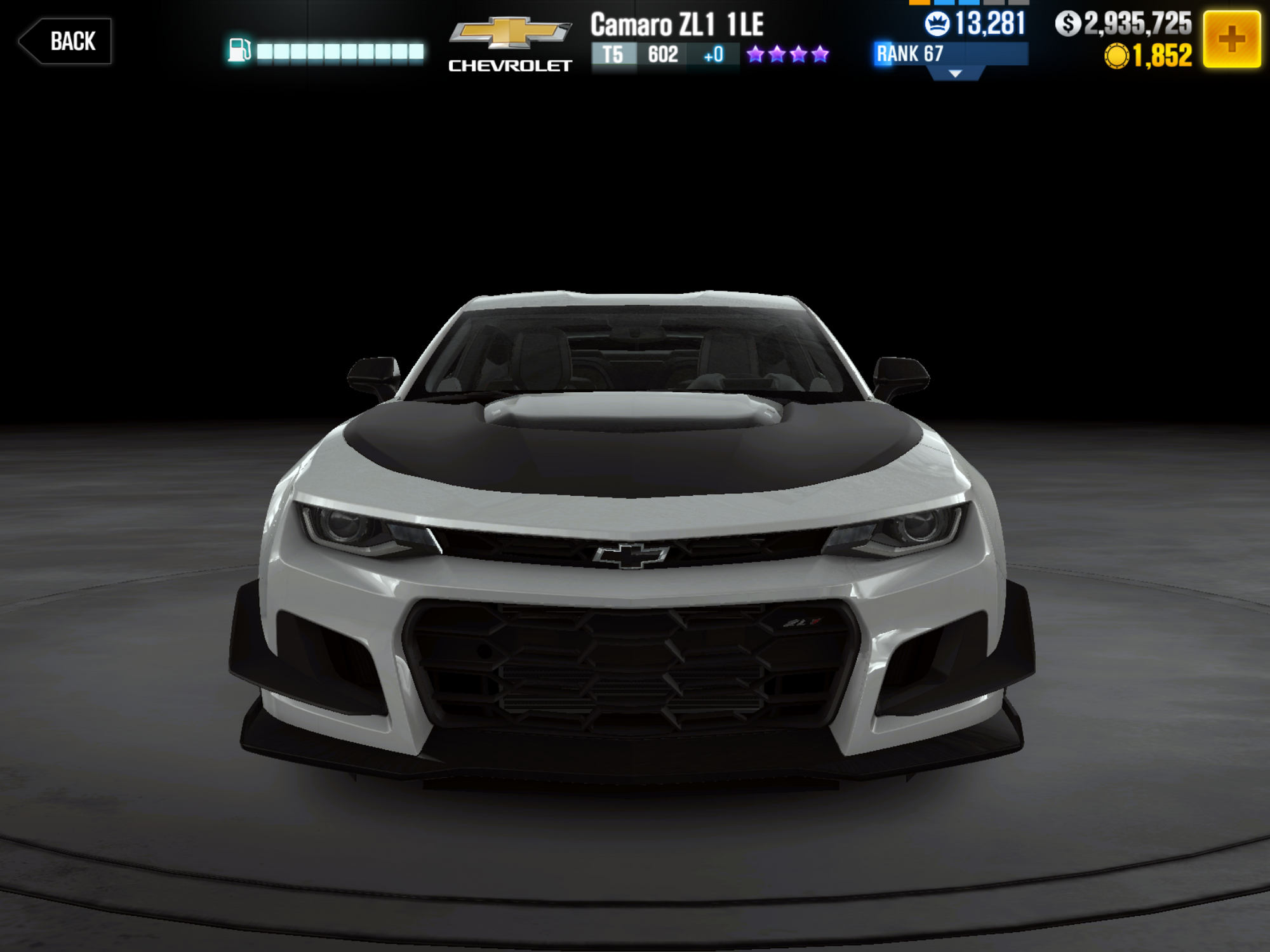The width and height of the screenshot is (1270, 952).
Task: Tap the fuel gauge pump icon
Action: [x=239, y=51]
